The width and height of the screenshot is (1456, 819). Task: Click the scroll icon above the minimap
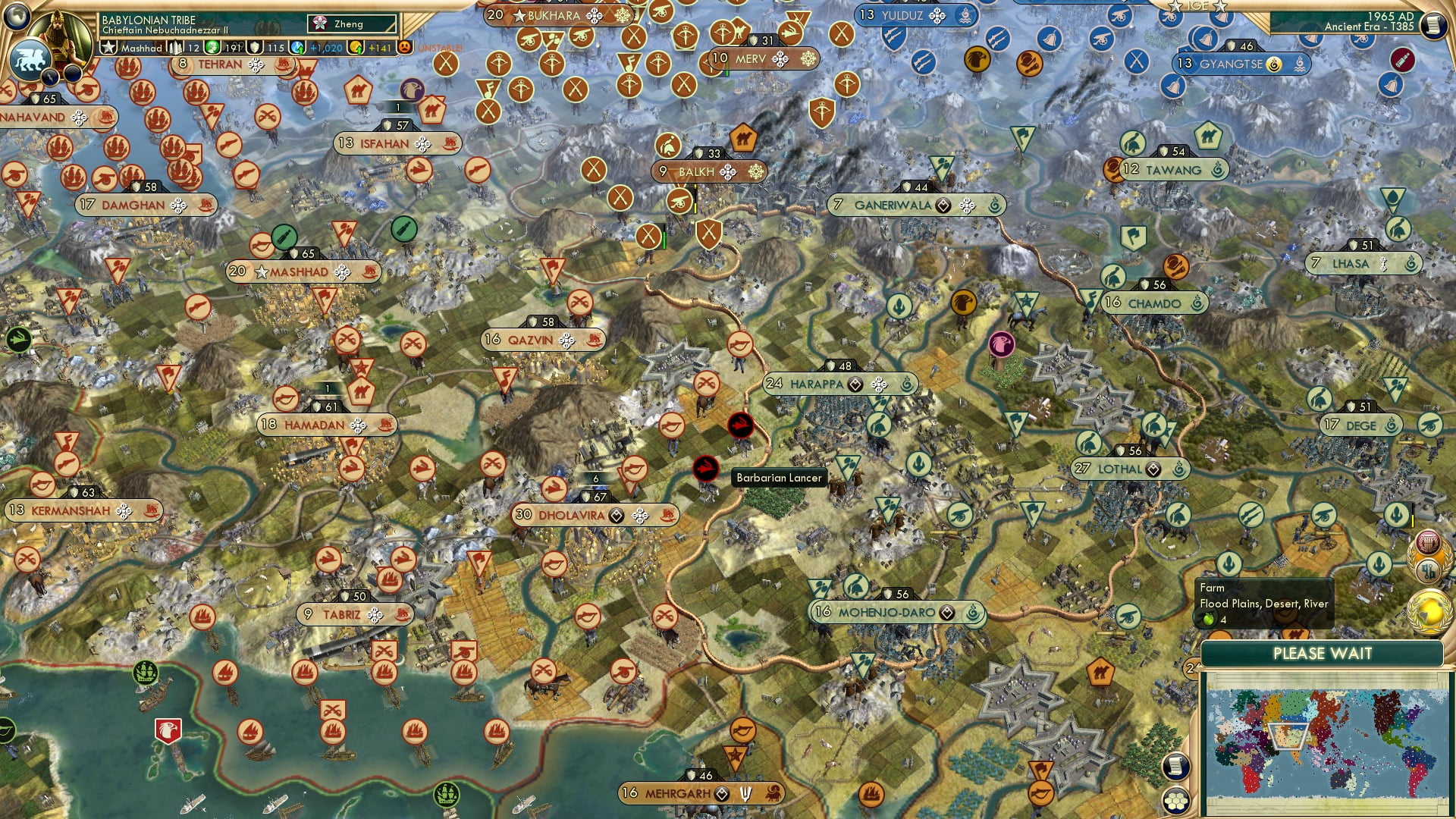pyautogui.click(x=1175, y=767)
